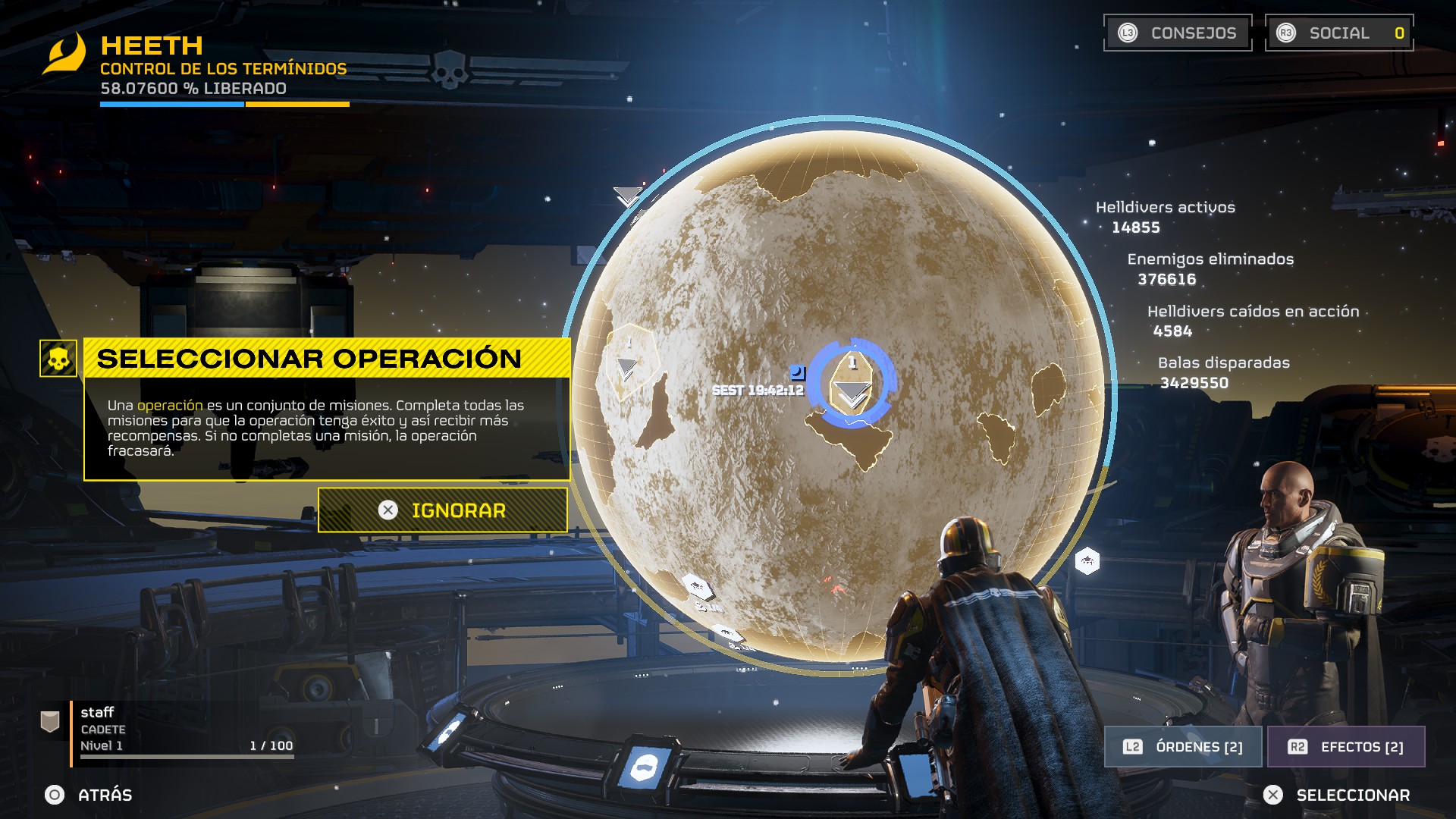The width and height of the screenshot is (1456, 819).
Task: Go back with the Atrás option
Action: [89, 795]
